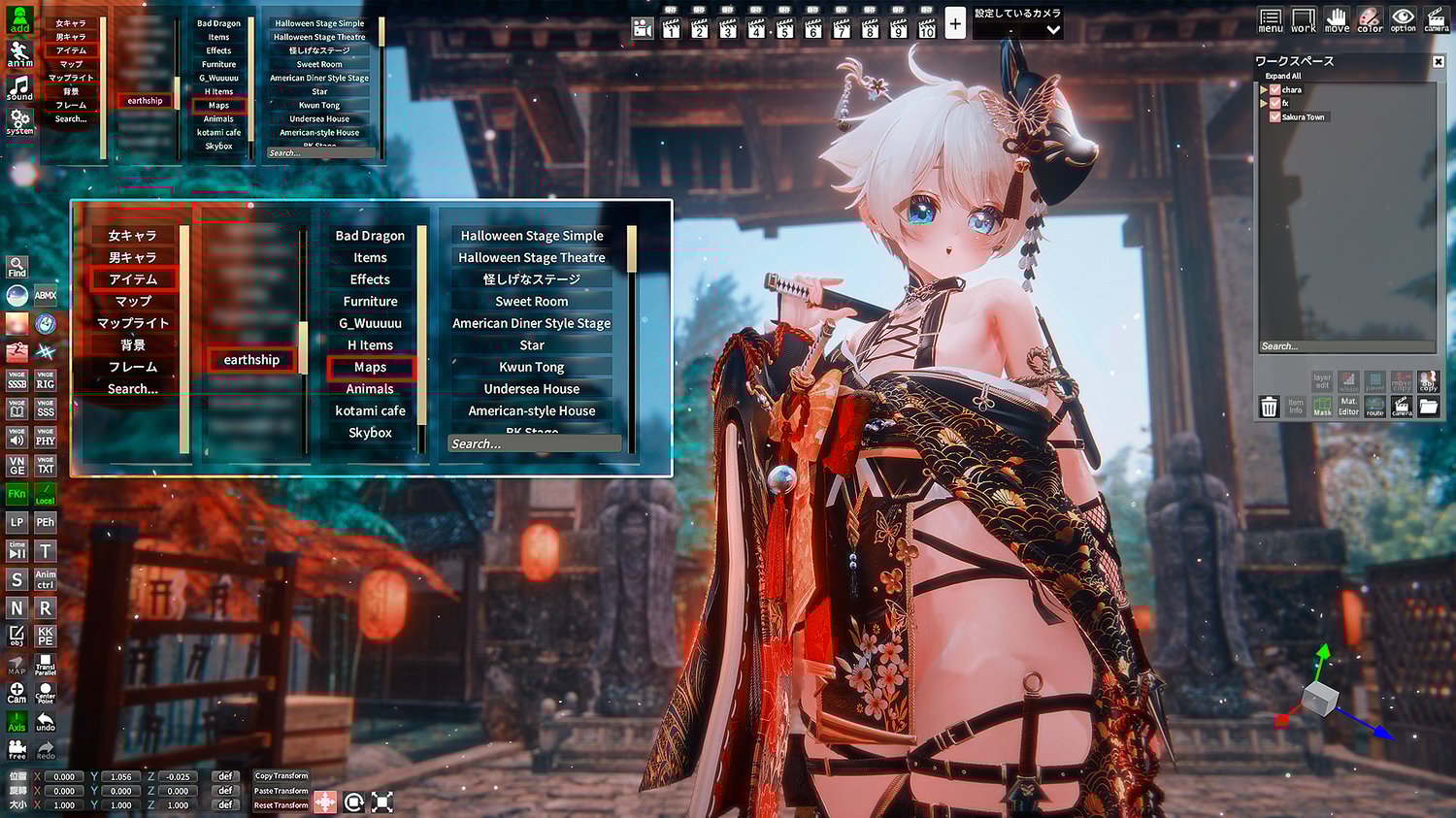Open the option eye button
This screenshot has width=1456, height=818.
(1403, 19)
